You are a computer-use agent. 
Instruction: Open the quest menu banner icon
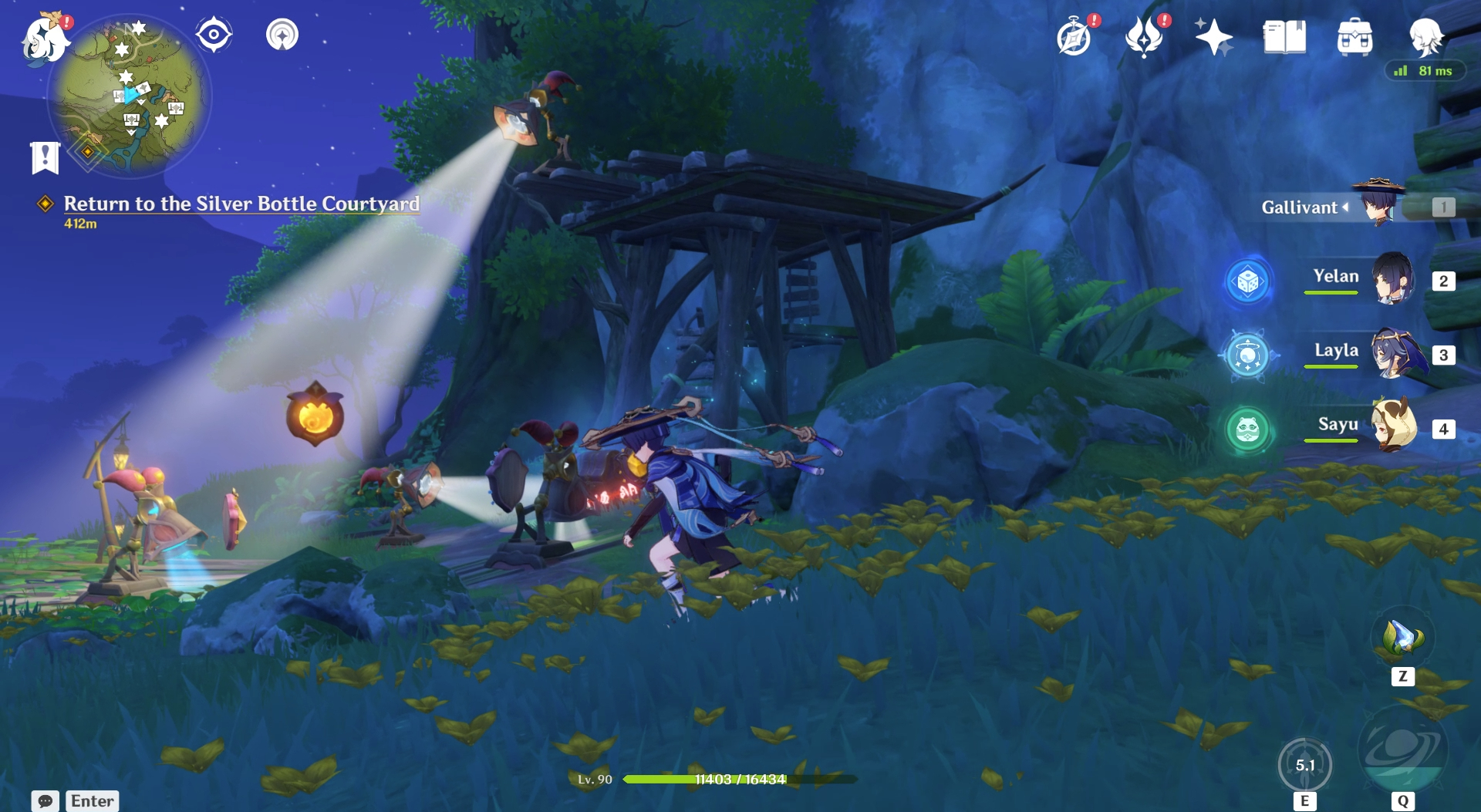point(45,157)
